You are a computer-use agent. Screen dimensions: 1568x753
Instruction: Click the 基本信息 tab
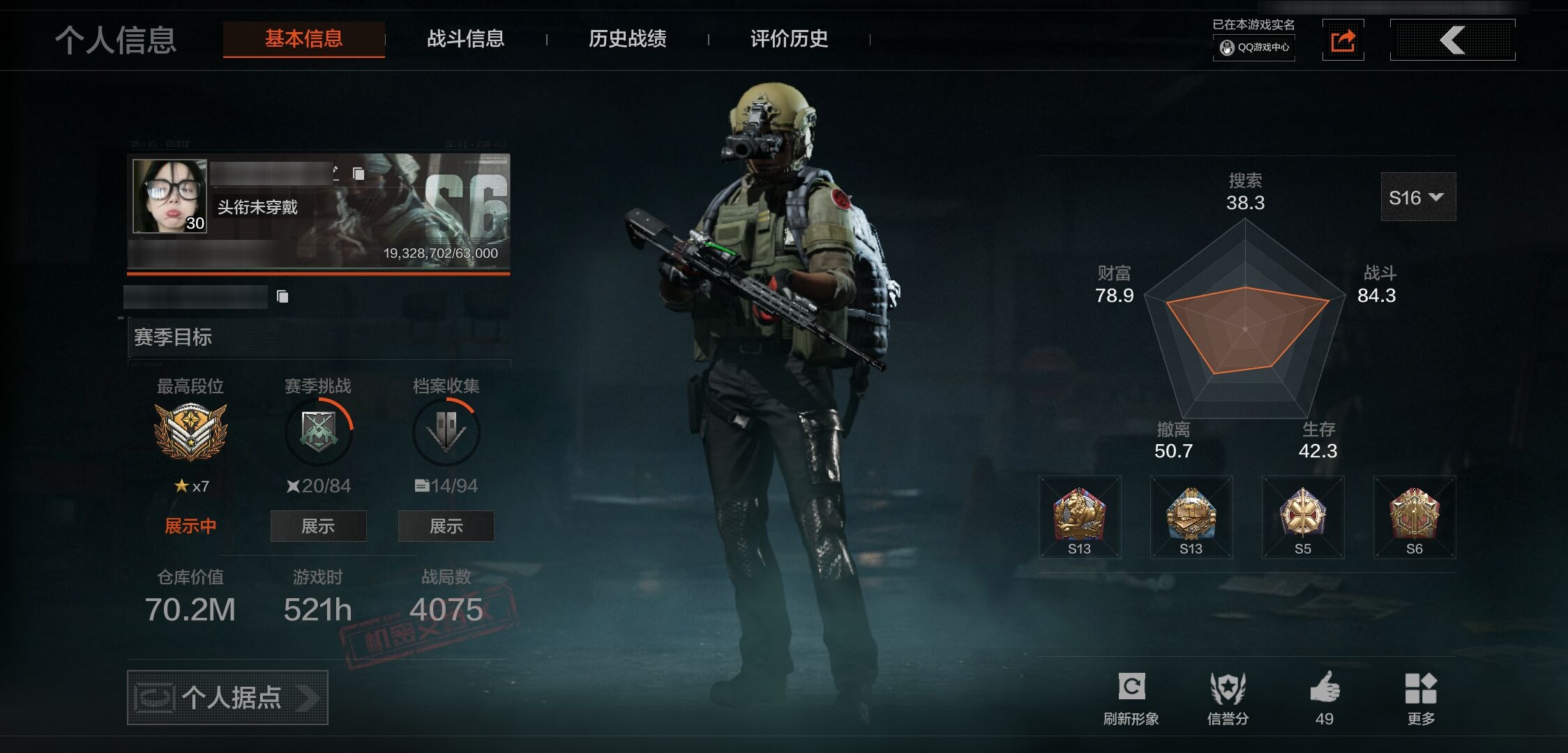pos(303,39)
